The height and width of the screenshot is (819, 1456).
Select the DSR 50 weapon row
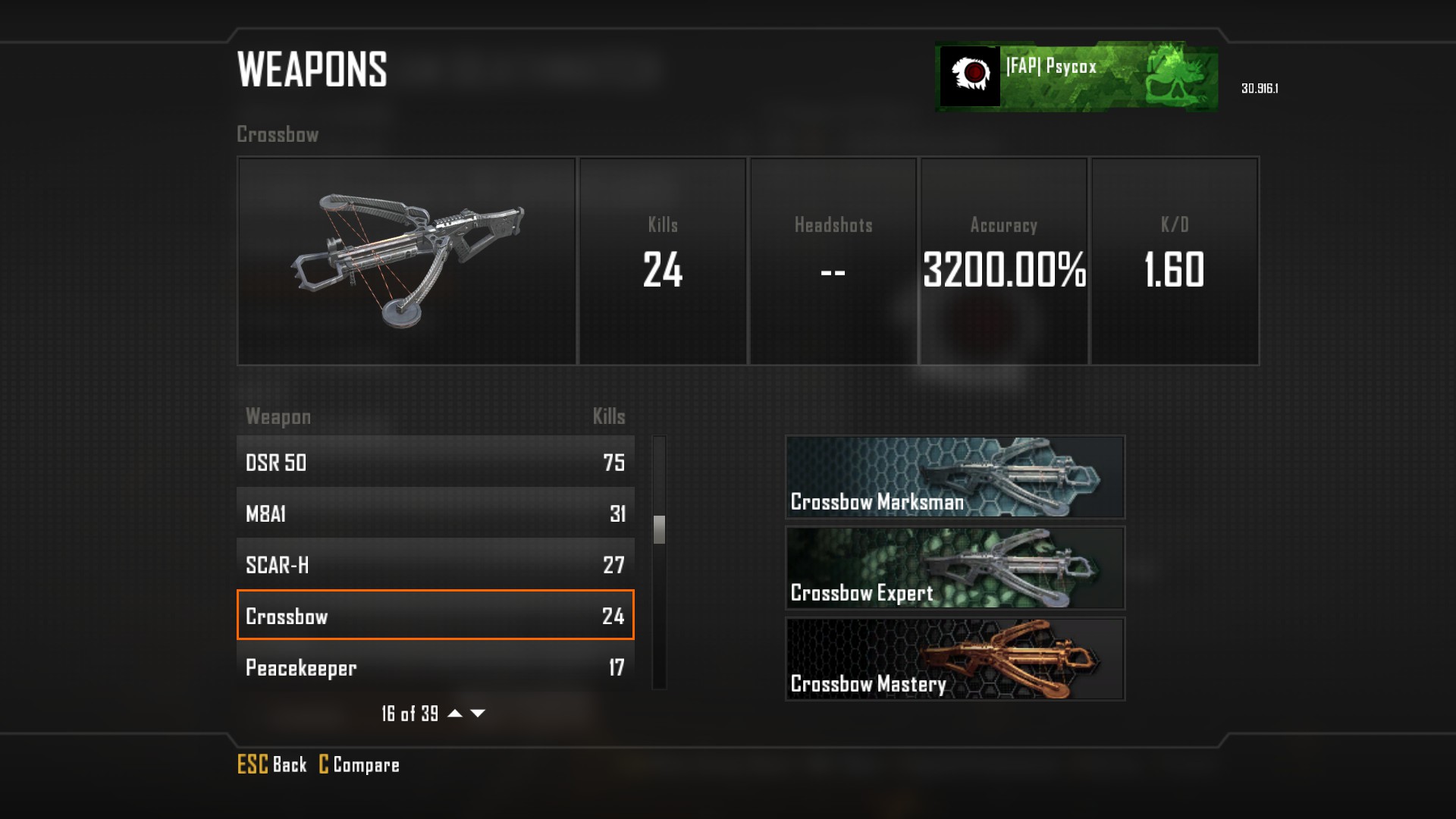(435, 462)
